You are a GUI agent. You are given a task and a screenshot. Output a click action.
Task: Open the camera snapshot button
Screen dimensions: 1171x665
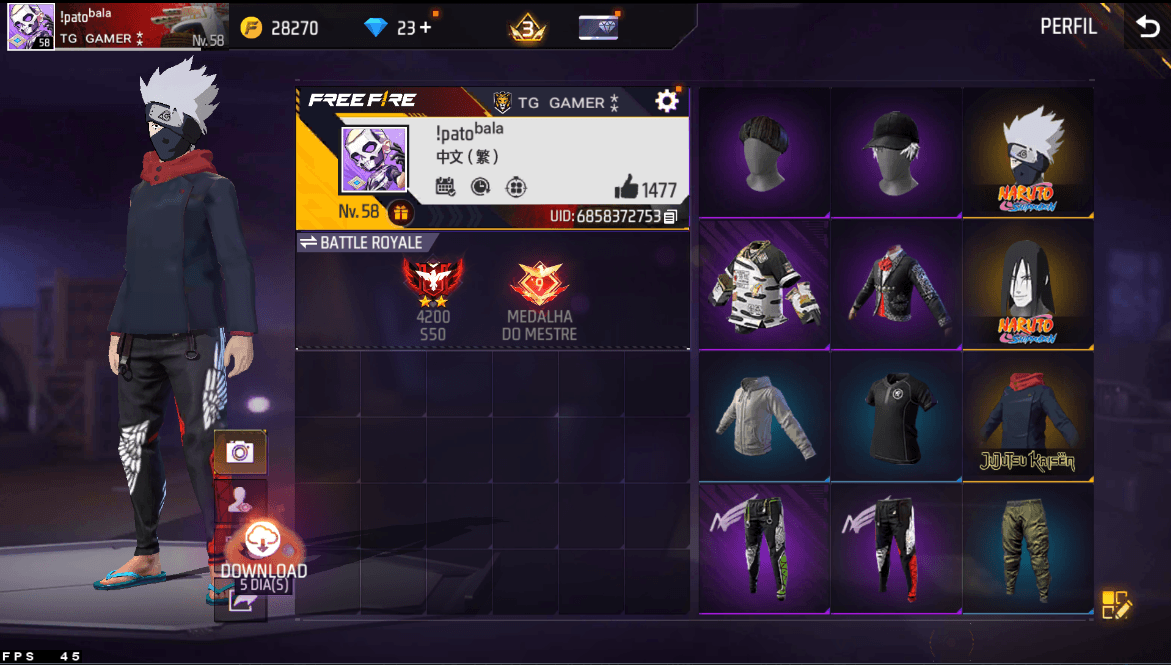tap(240, 452)
